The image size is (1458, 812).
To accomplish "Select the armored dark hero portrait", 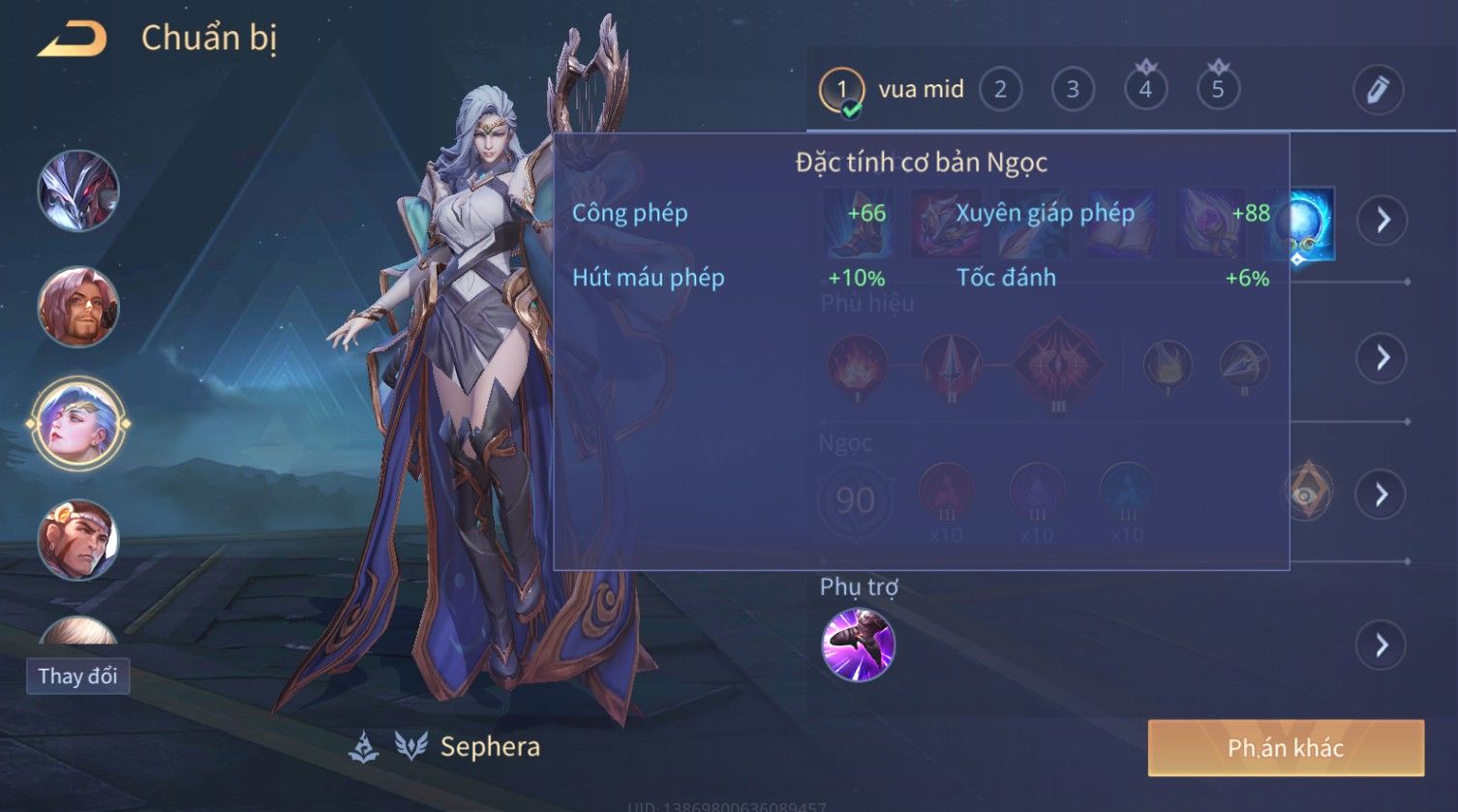I will [78, 191].
